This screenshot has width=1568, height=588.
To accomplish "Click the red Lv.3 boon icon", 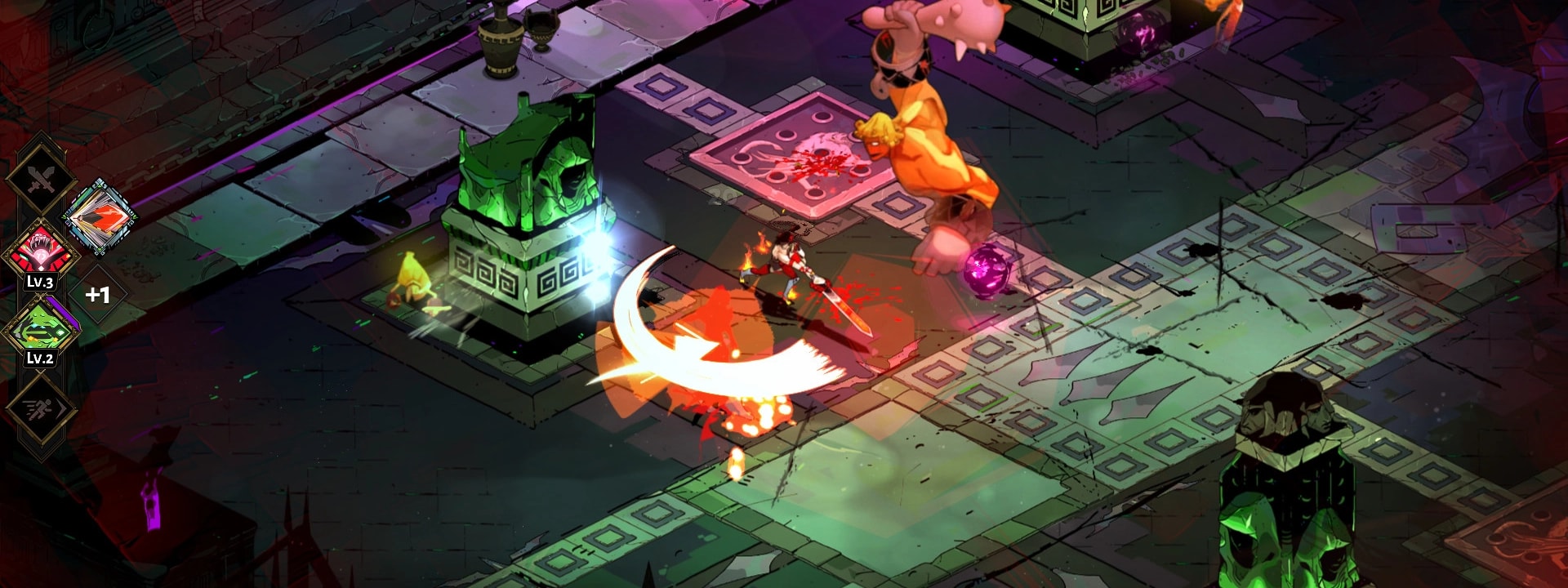I will click(41, 252).
